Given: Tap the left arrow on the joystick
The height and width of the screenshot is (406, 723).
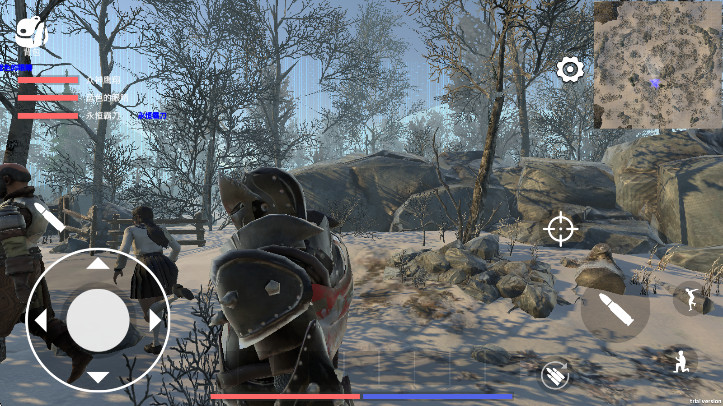Looking at the screenshot, I should tap(41, 321).
